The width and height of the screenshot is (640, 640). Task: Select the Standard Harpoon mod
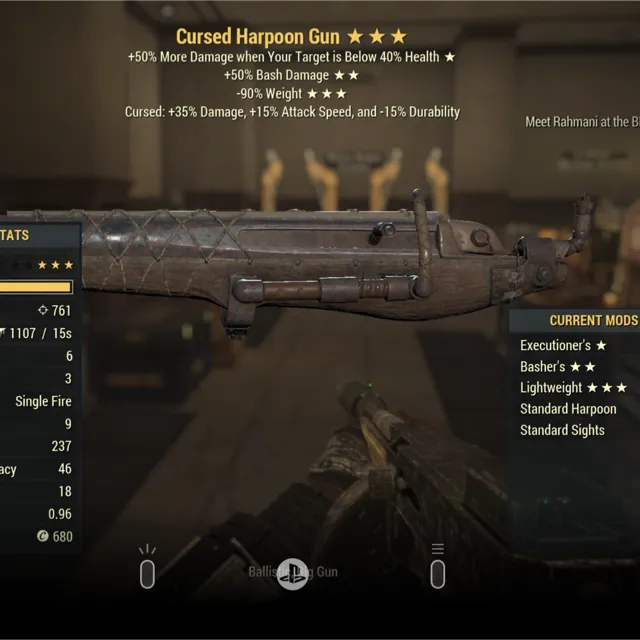click(568, 409)
